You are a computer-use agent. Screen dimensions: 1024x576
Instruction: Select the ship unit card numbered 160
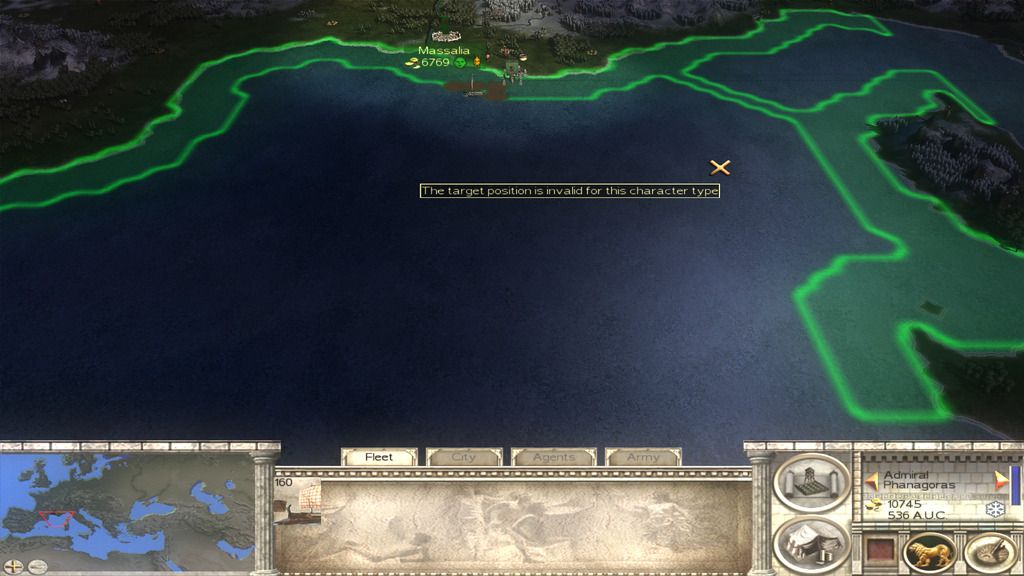[298, 502]
